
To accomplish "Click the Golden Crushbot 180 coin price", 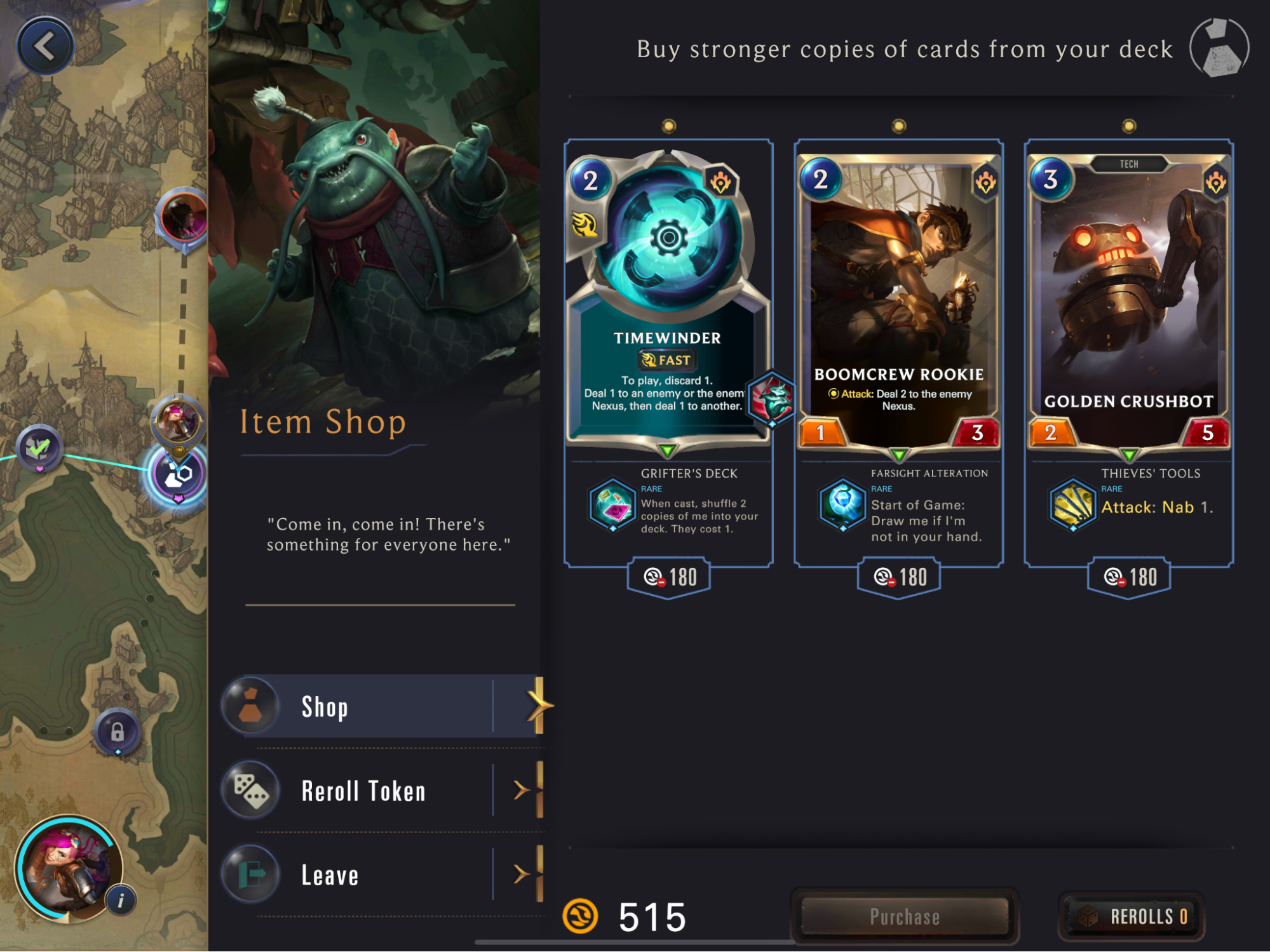I will pos(1129,577).
